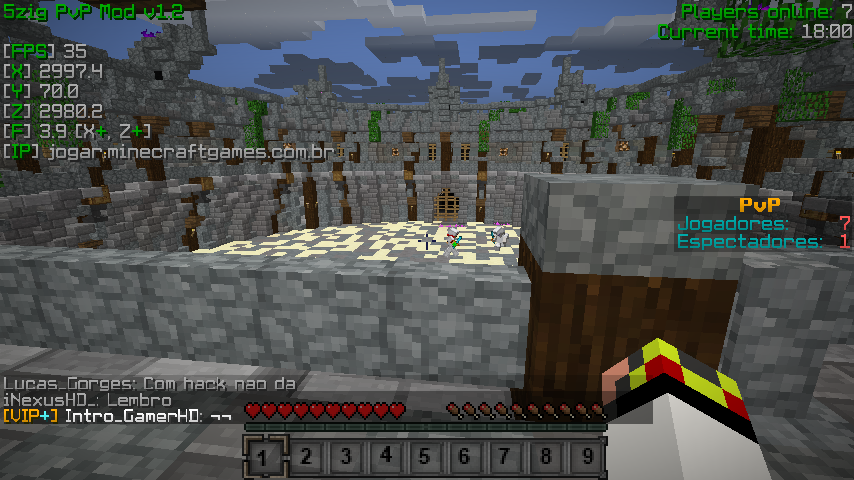This screenshot has height=480, width=854.
Task: Switch to hotbar slot 9
Action: pos(585,457)
